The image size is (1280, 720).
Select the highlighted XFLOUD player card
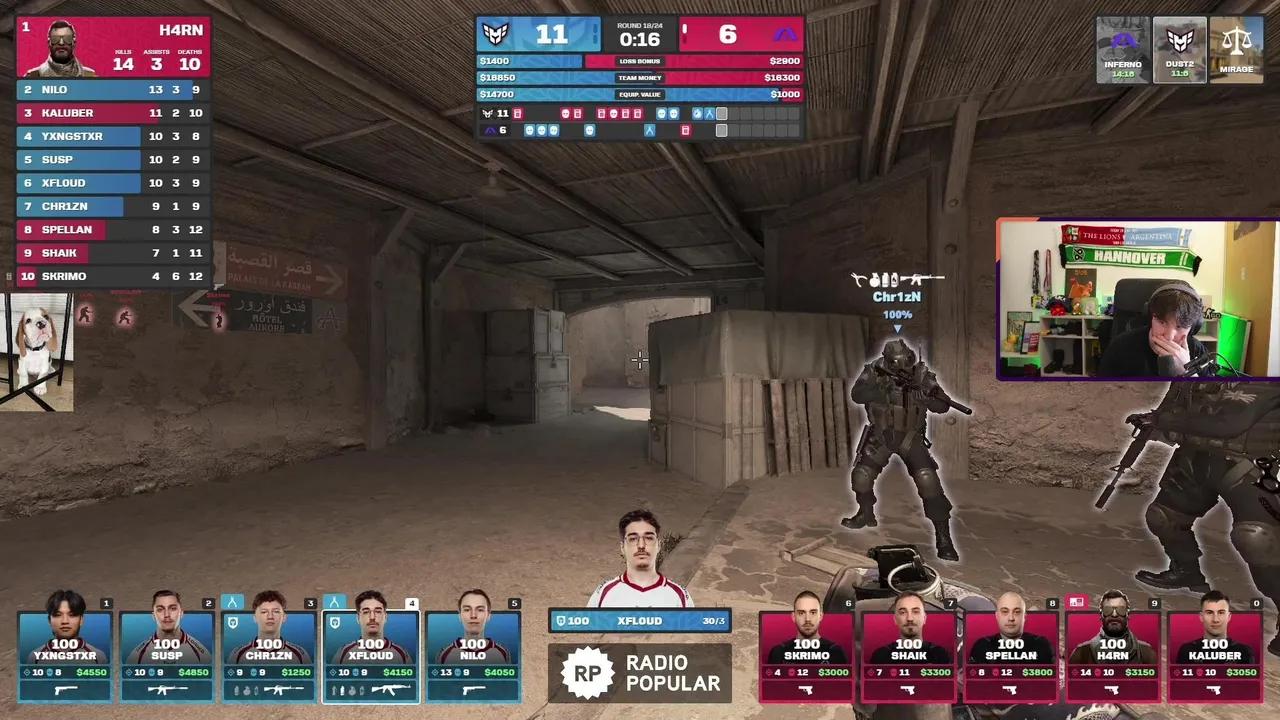click(x=371, y=650)
